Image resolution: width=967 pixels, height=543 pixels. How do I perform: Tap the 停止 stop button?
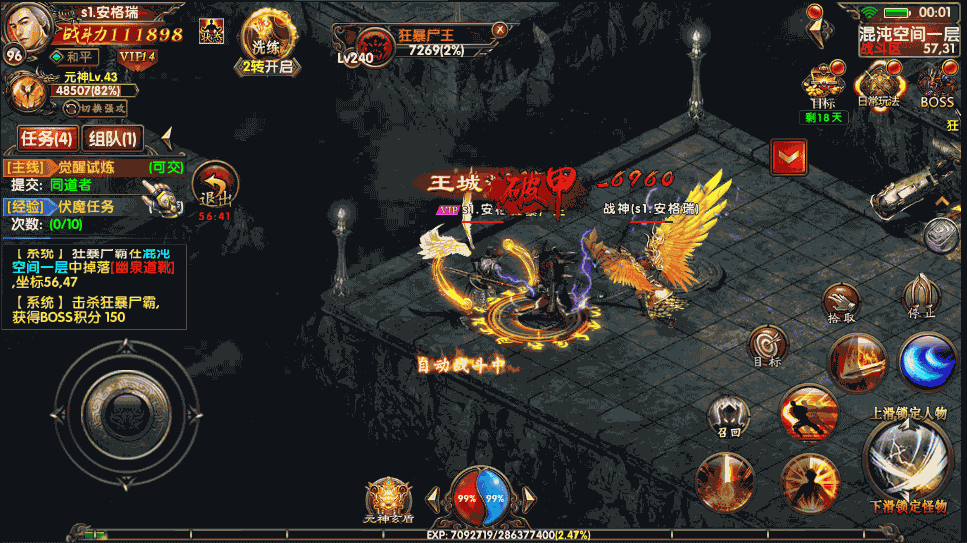tap(921, 297)
